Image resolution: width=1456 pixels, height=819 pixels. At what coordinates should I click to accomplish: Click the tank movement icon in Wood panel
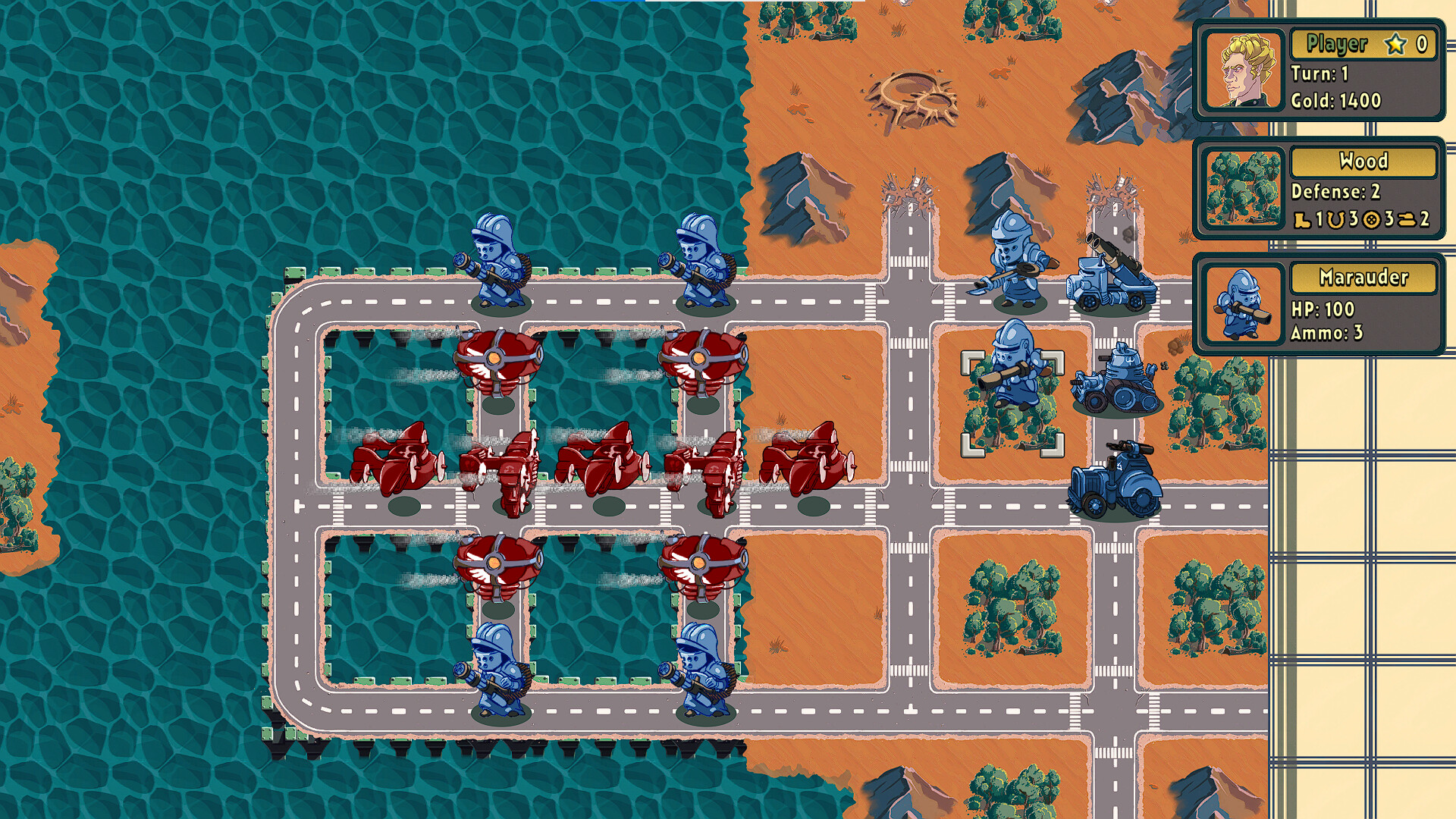1407,219
